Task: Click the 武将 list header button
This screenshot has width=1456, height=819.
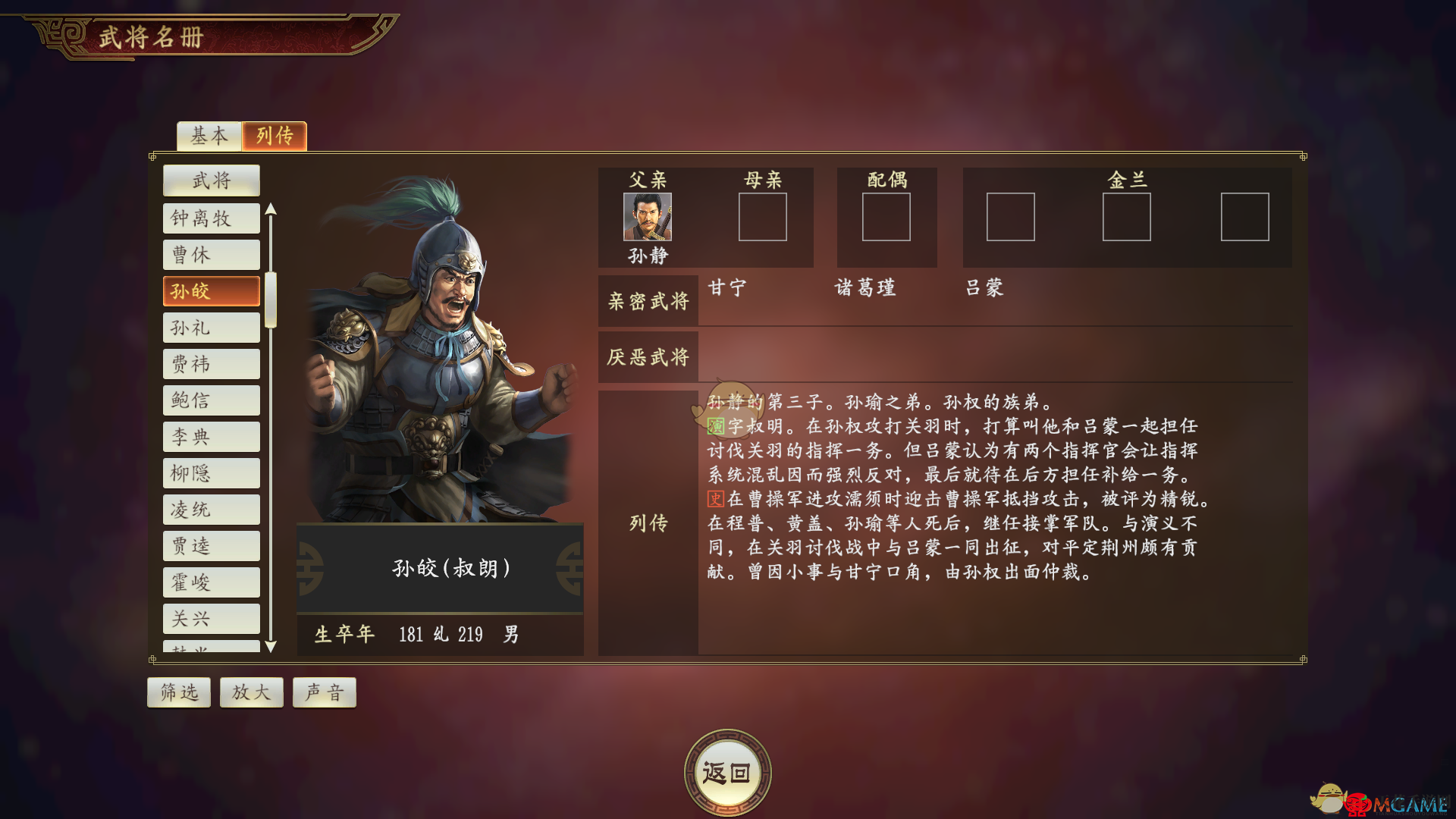Action: [212, 180]
